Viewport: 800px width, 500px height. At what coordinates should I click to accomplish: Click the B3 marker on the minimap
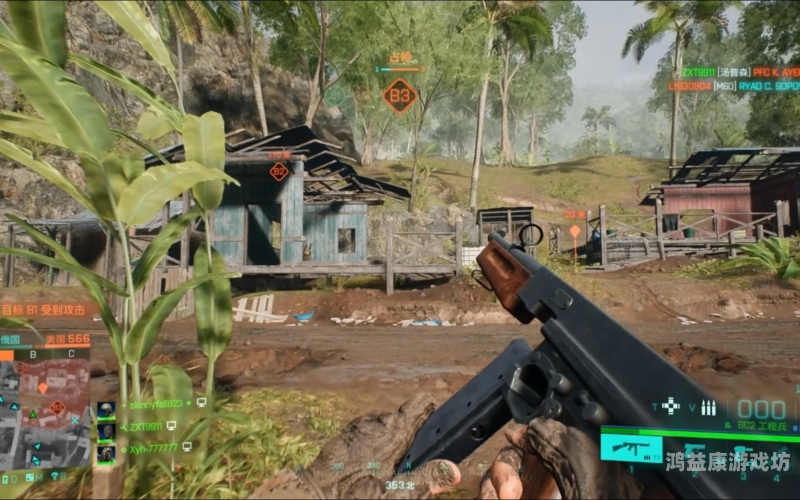pyautogui.click(x=57, y=407)
